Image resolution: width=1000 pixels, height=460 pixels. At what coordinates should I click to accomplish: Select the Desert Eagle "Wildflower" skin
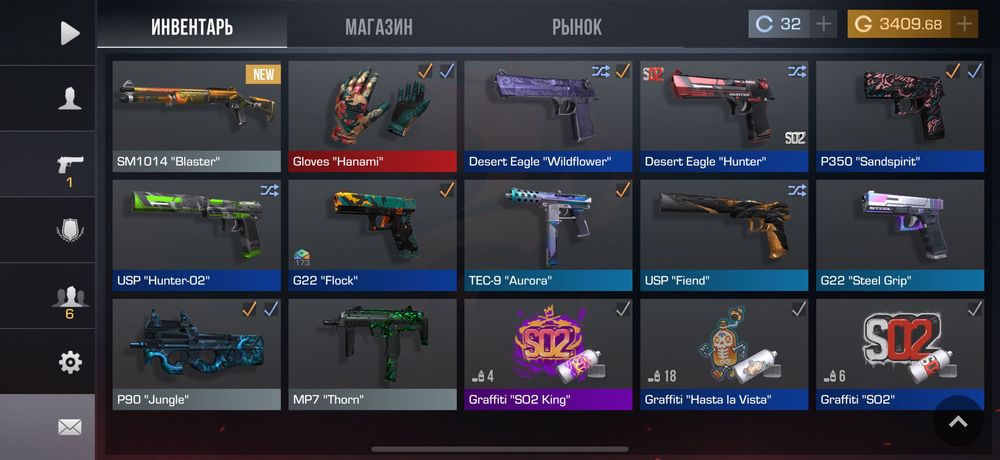(x=548, y=116)
